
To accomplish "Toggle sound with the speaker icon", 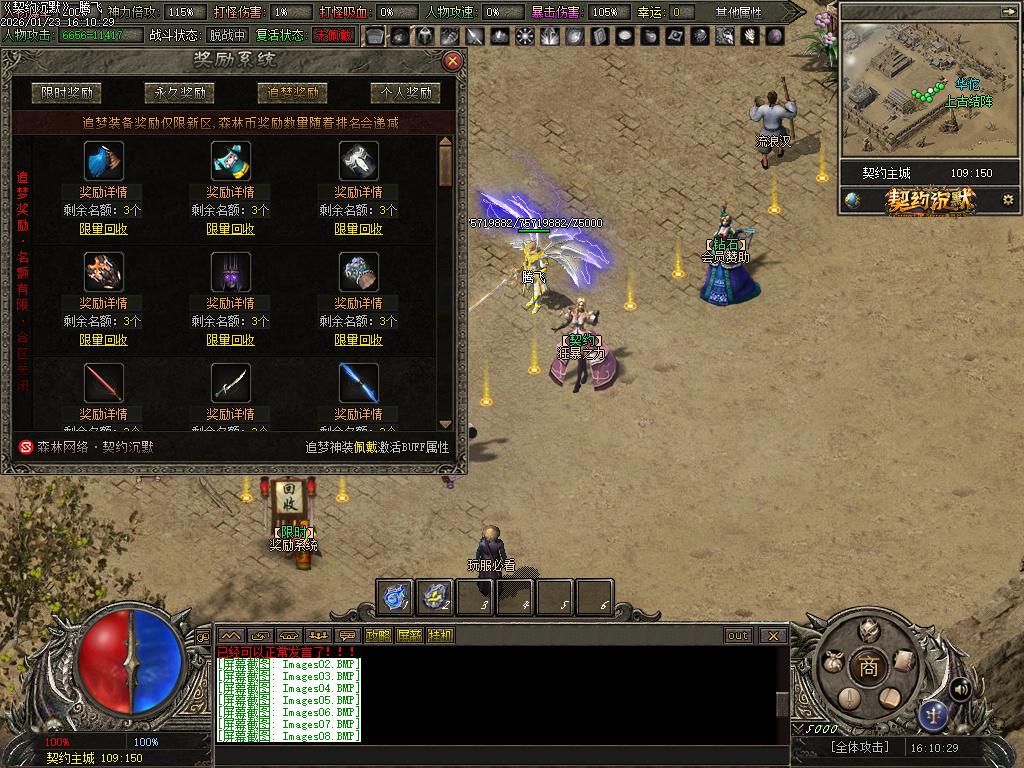I will [x=960, y=688].
